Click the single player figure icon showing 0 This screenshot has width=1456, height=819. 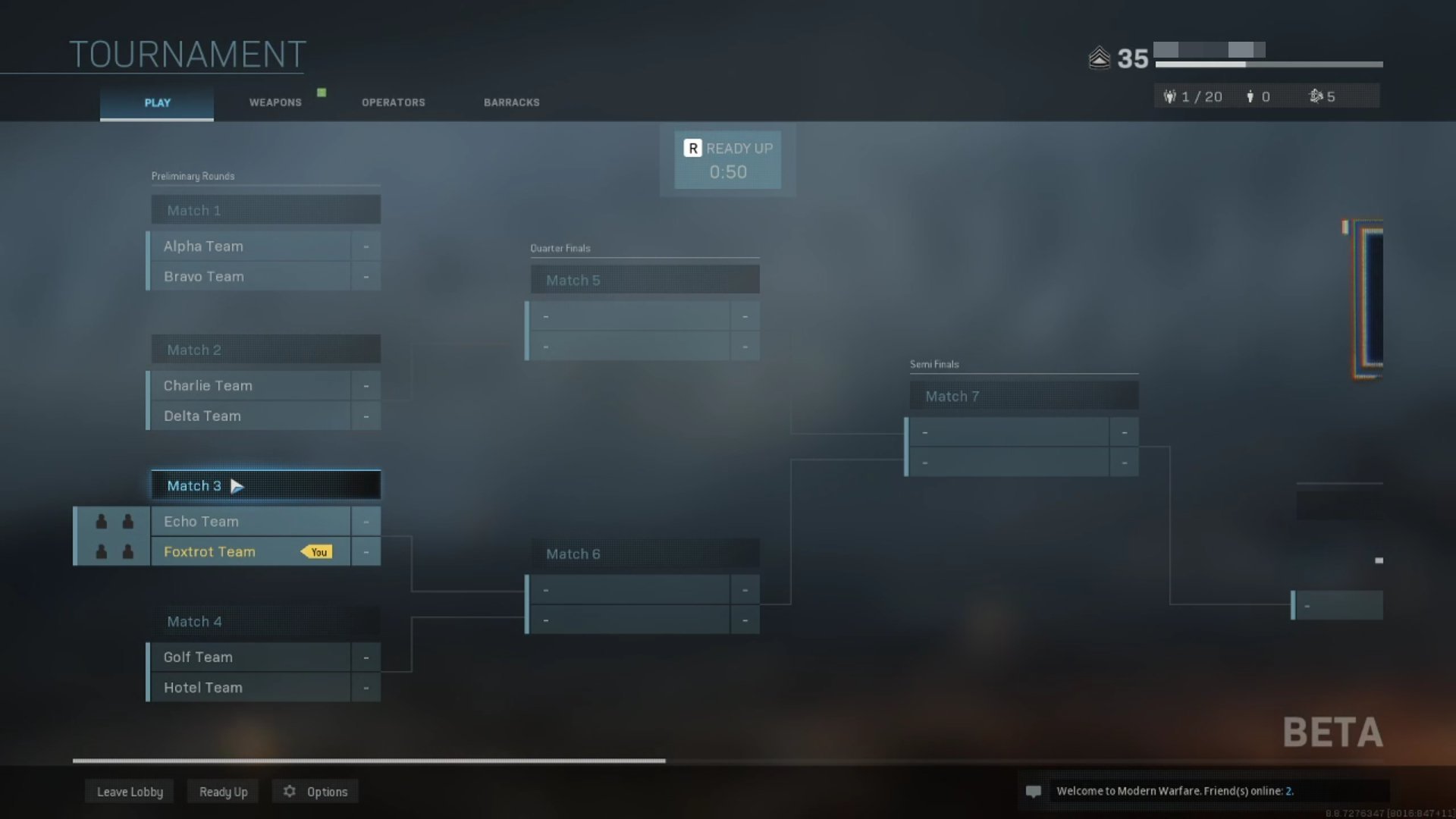[x=1250, y=96]
